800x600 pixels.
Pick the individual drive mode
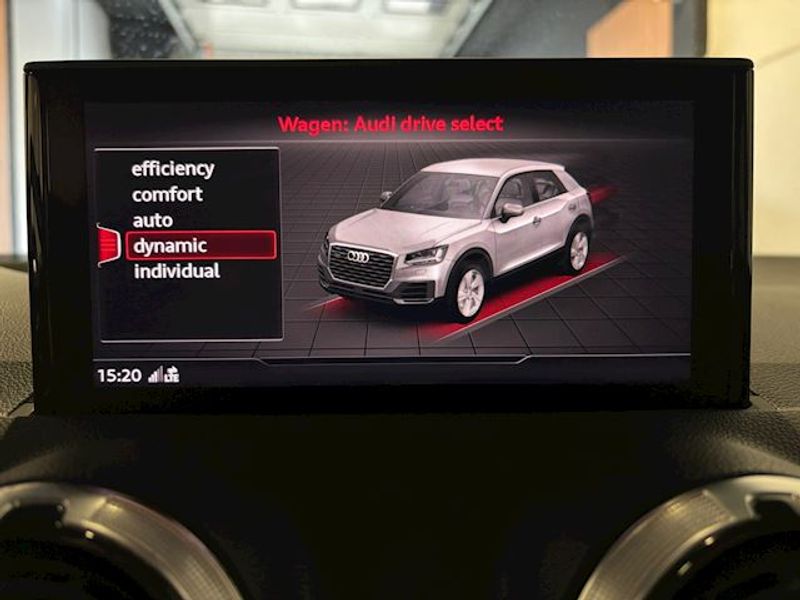tap(176, 271)
